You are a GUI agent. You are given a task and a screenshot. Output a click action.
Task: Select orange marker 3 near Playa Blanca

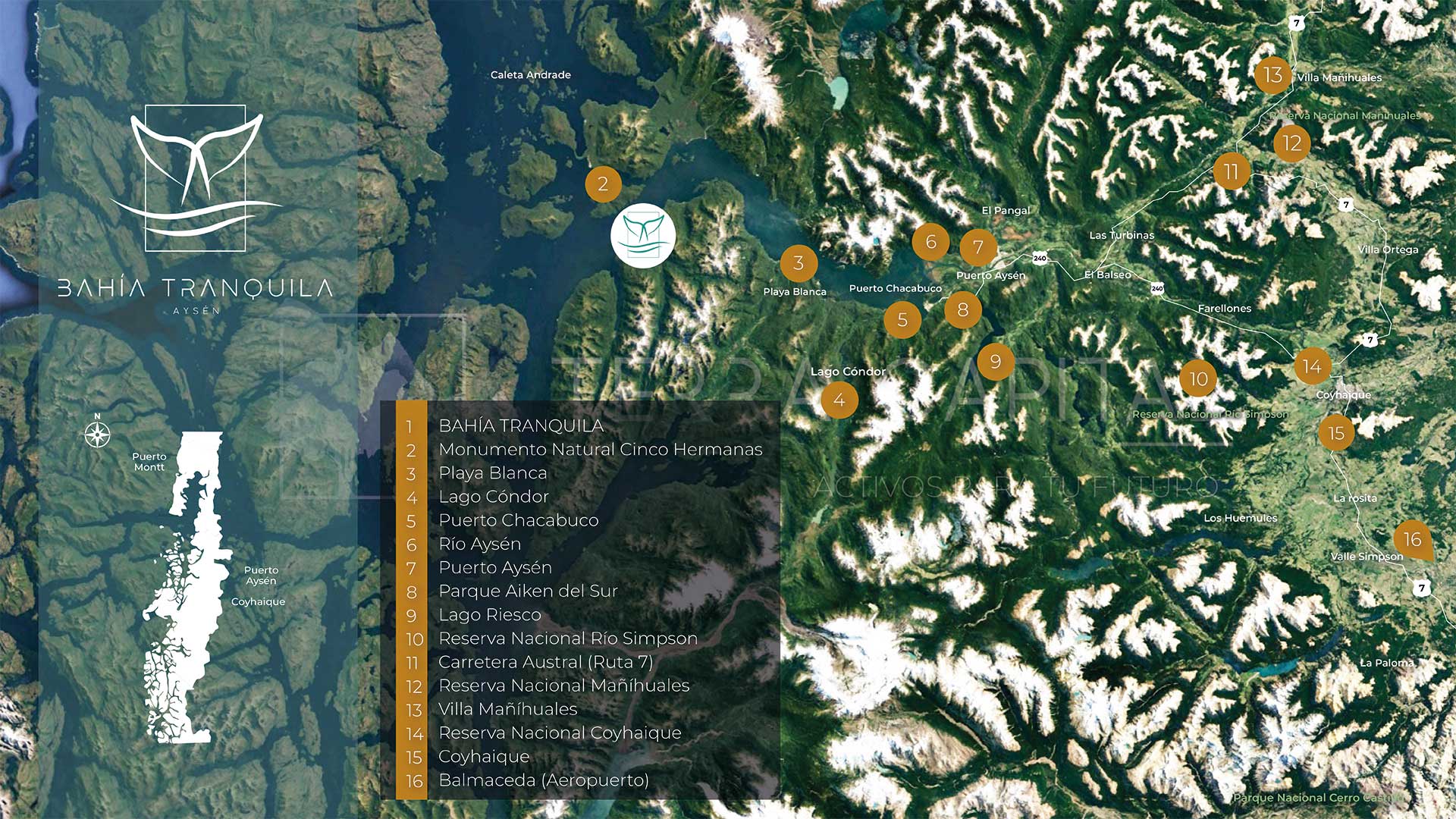pyautogui.click(x=799, y=263)
